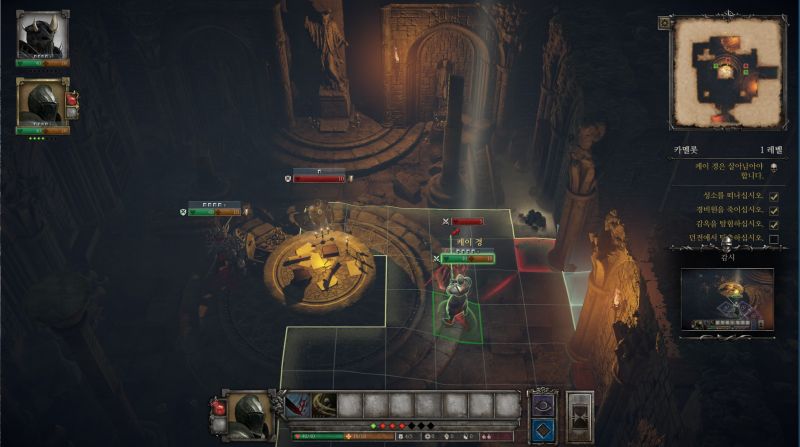Activate the red sword slash ability
Image resolution: width=800 pixels, height=447 pixels.
297,405
